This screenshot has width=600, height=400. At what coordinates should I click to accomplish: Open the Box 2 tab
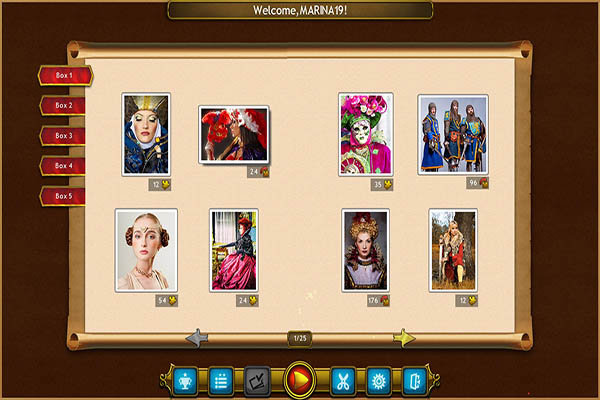pos(64,105)
